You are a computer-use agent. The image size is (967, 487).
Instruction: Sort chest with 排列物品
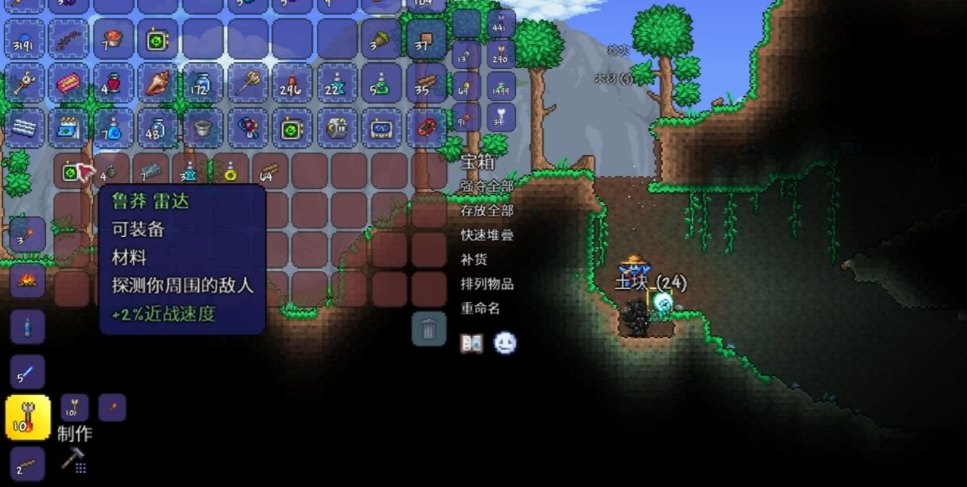(x=487, y=283)
